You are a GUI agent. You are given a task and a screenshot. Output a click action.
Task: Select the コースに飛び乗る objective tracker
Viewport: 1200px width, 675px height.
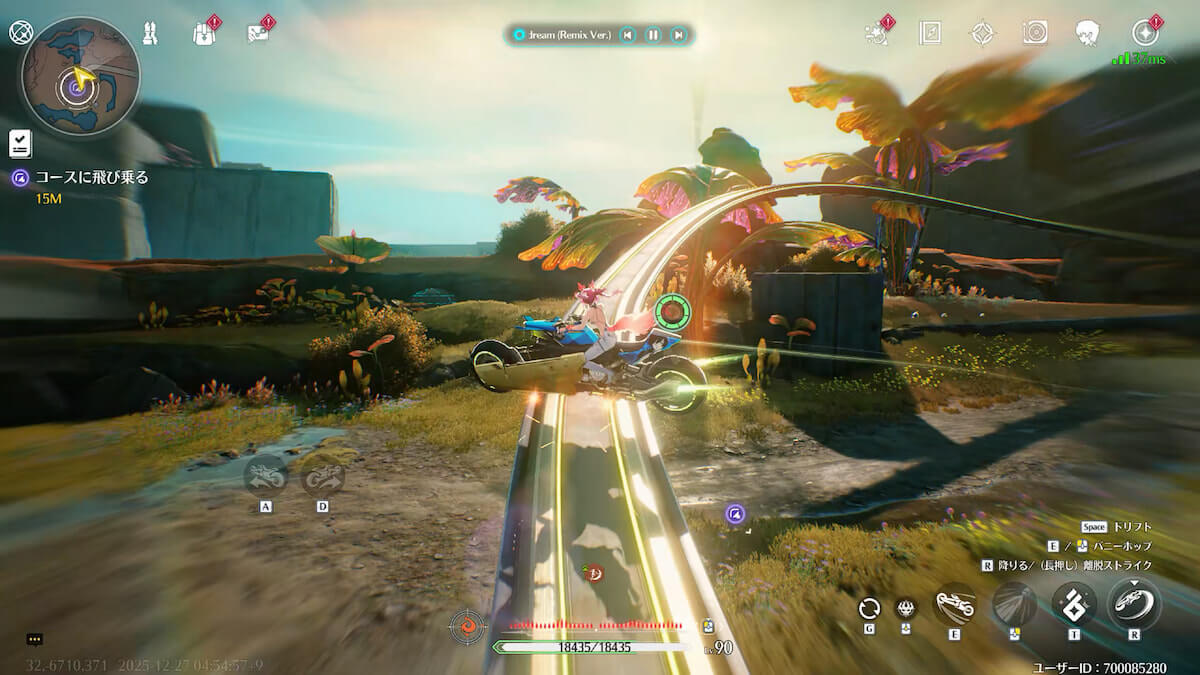pyautogui.click(x=91, y=178)
